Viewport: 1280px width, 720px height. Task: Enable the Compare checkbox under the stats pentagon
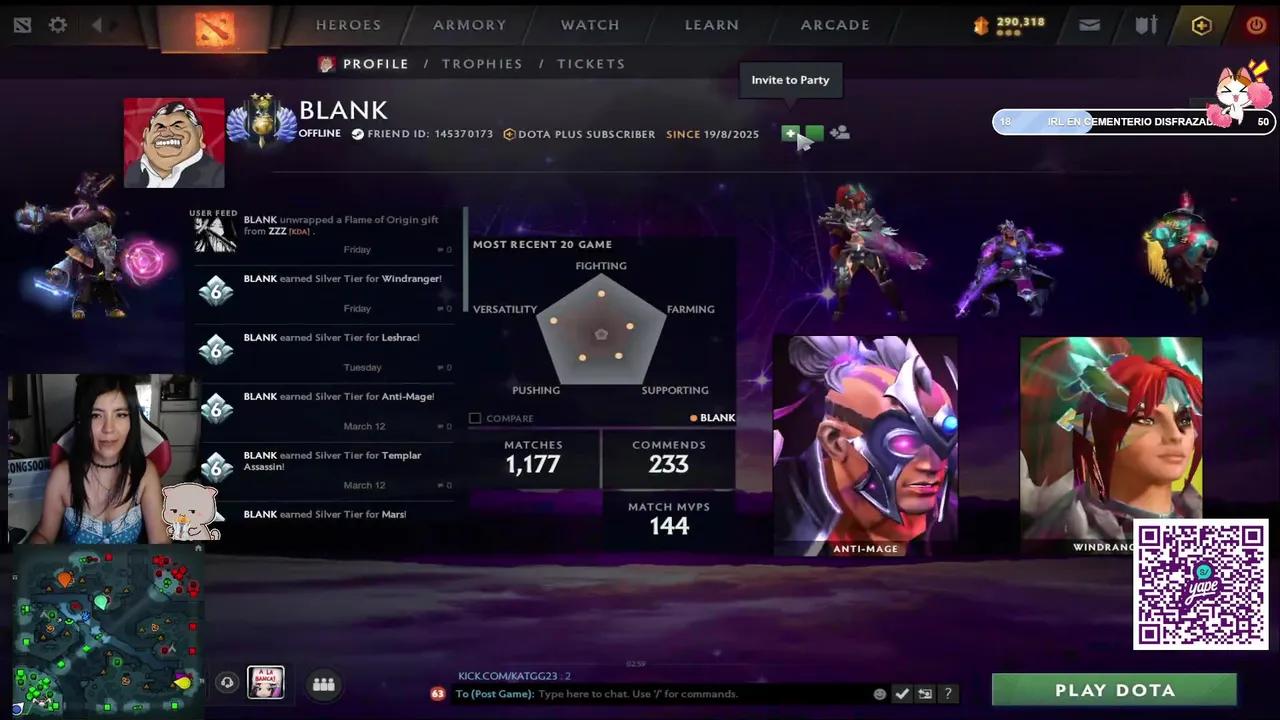[475, 418]
